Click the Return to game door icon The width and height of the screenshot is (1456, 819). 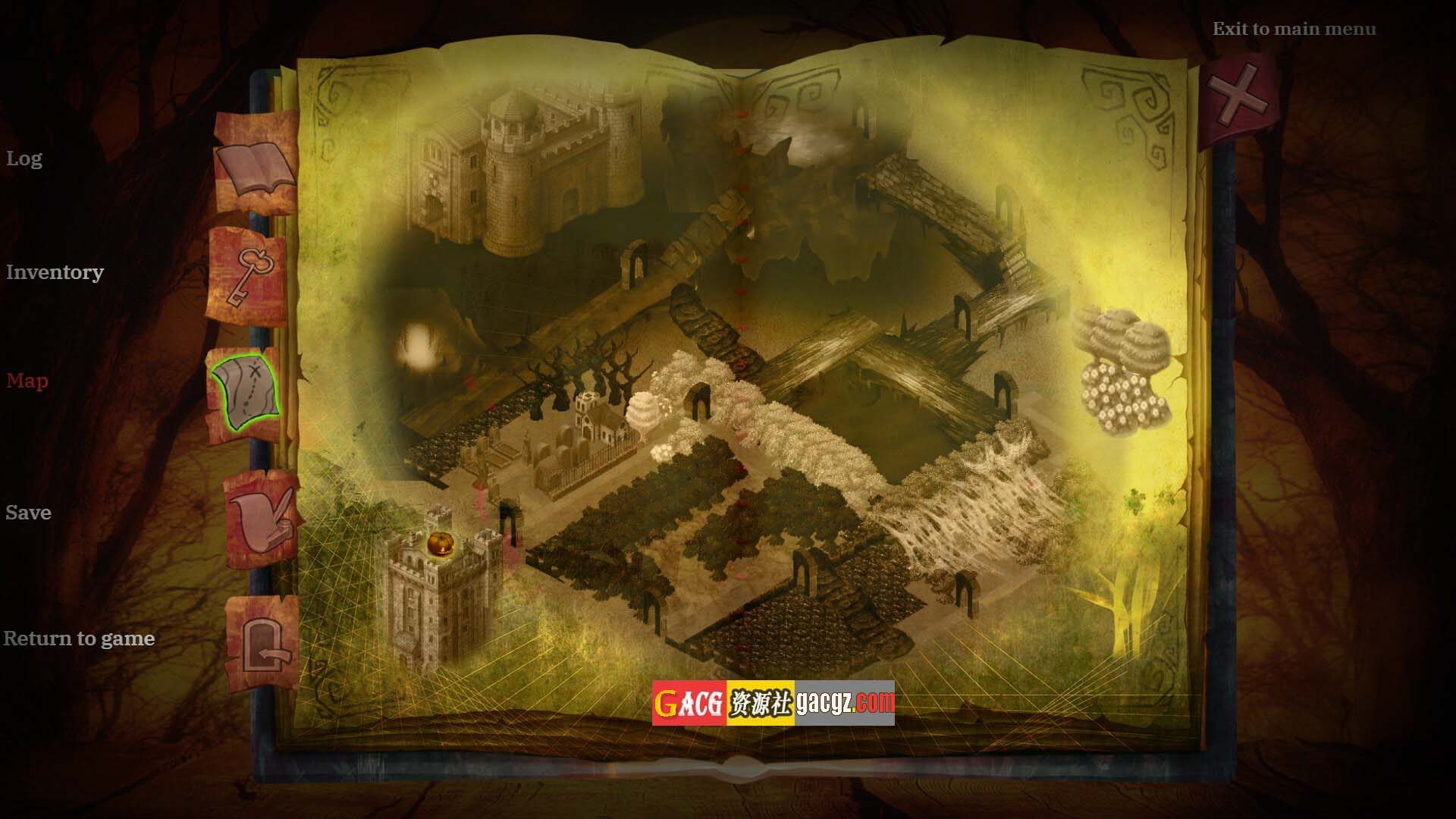(265, 646)
